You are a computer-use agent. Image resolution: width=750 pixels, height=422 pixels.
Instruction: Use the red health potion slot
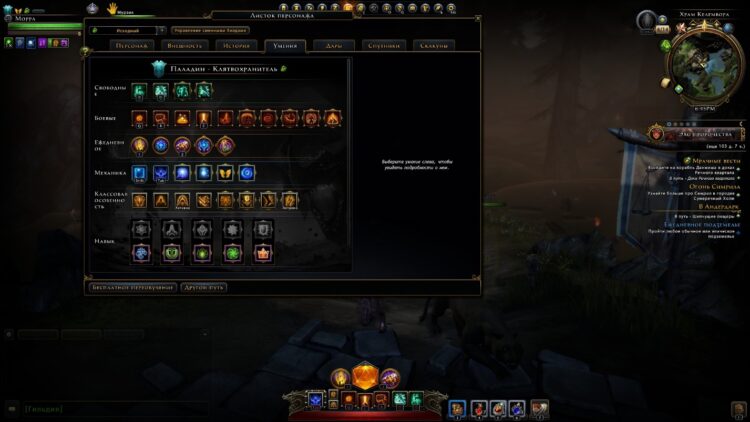[478, 407]
